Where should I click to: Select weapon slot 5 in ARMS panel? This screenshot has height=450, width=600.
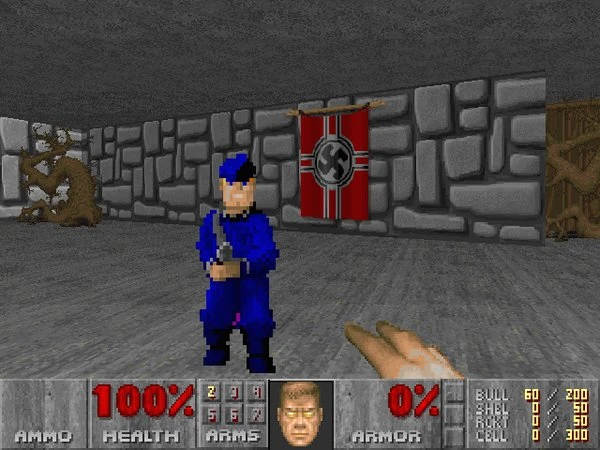[x=212, y=414]
